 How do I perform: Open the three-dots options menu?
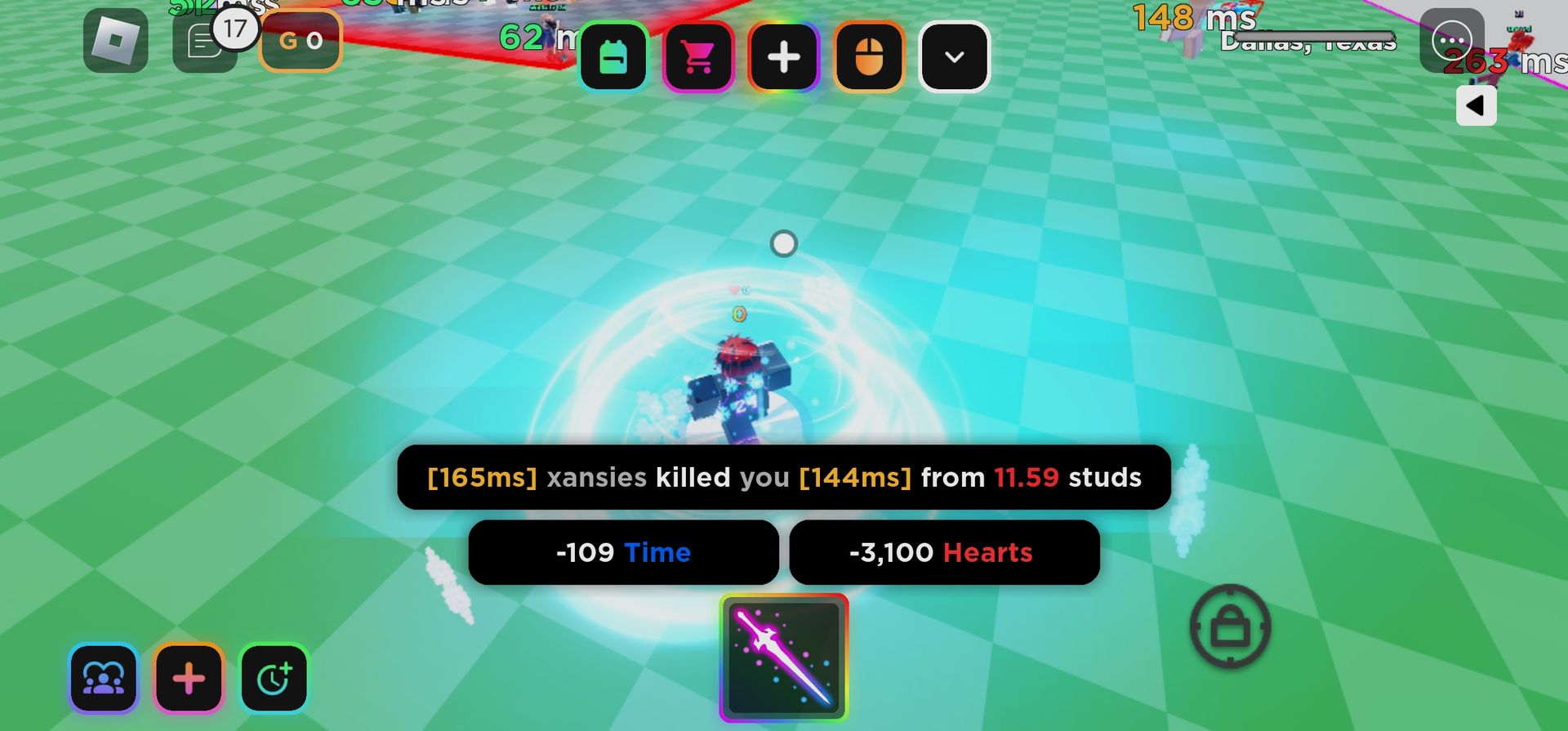click(x=1451, y=40)
